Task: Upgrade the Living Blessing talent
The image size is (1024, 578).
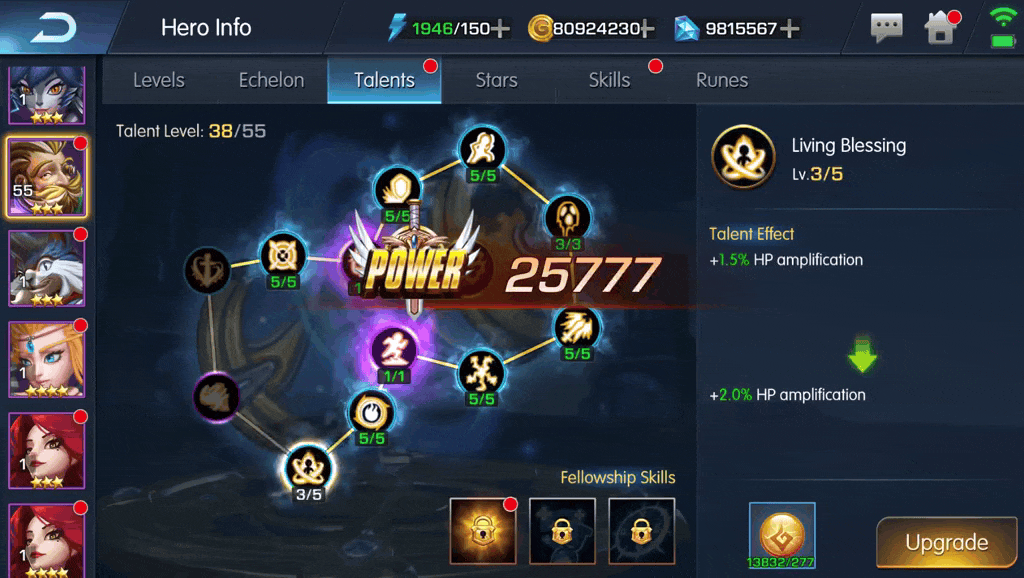Action: (946, 543)
